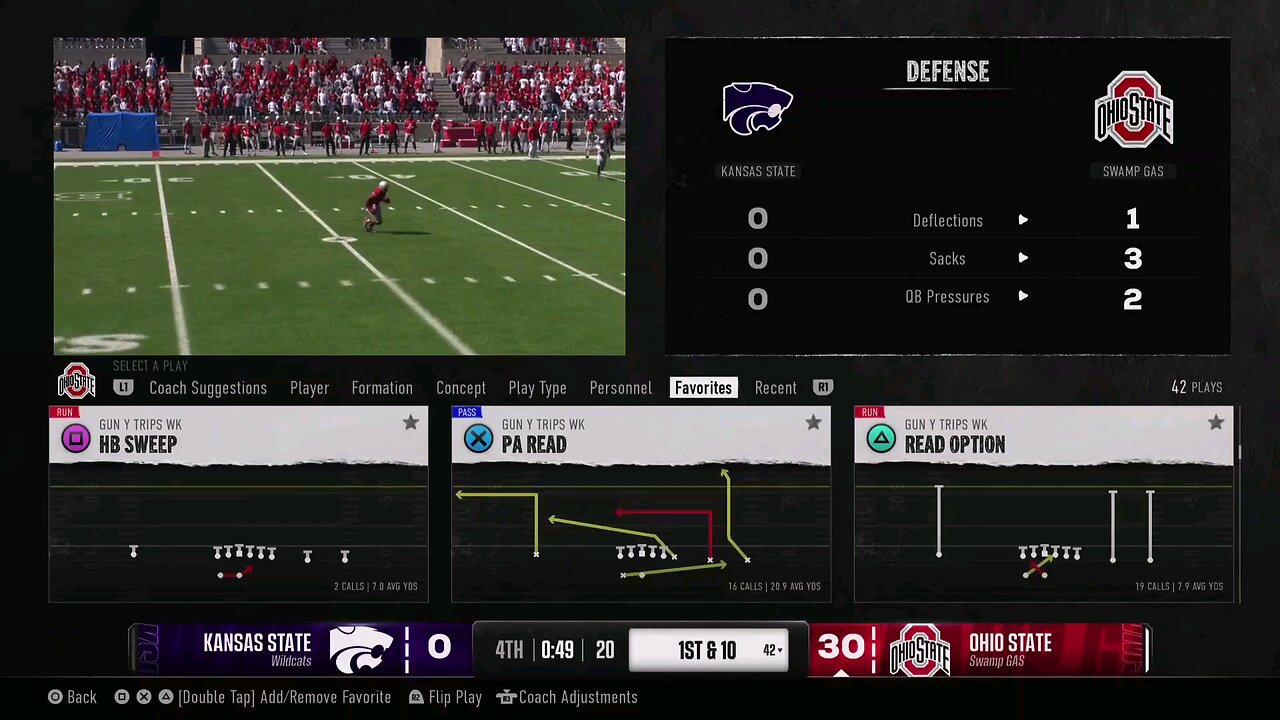Switch to the Personnel tab

[x=620, y=388]
